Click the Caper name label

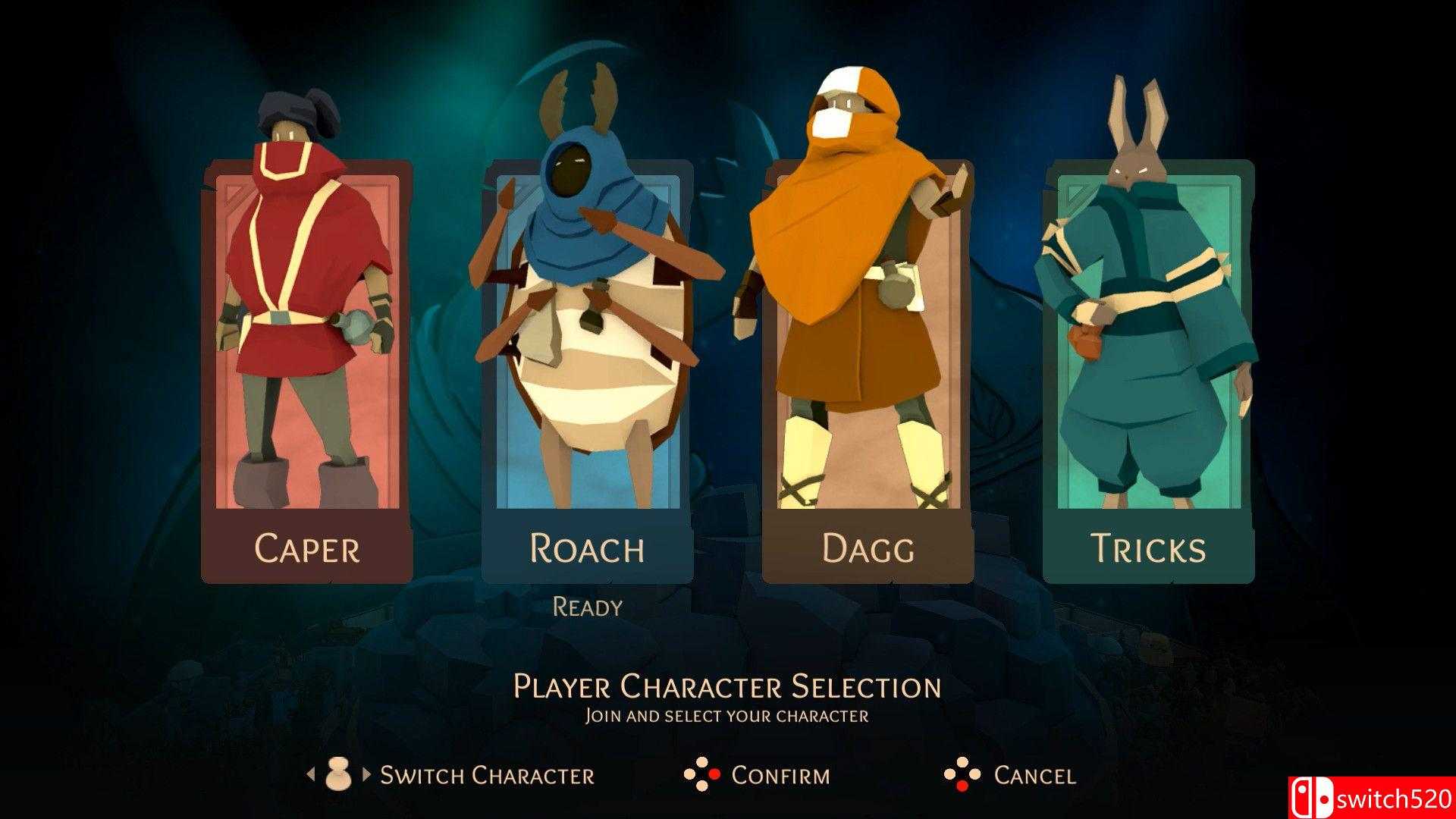click(x=307, y=548)
